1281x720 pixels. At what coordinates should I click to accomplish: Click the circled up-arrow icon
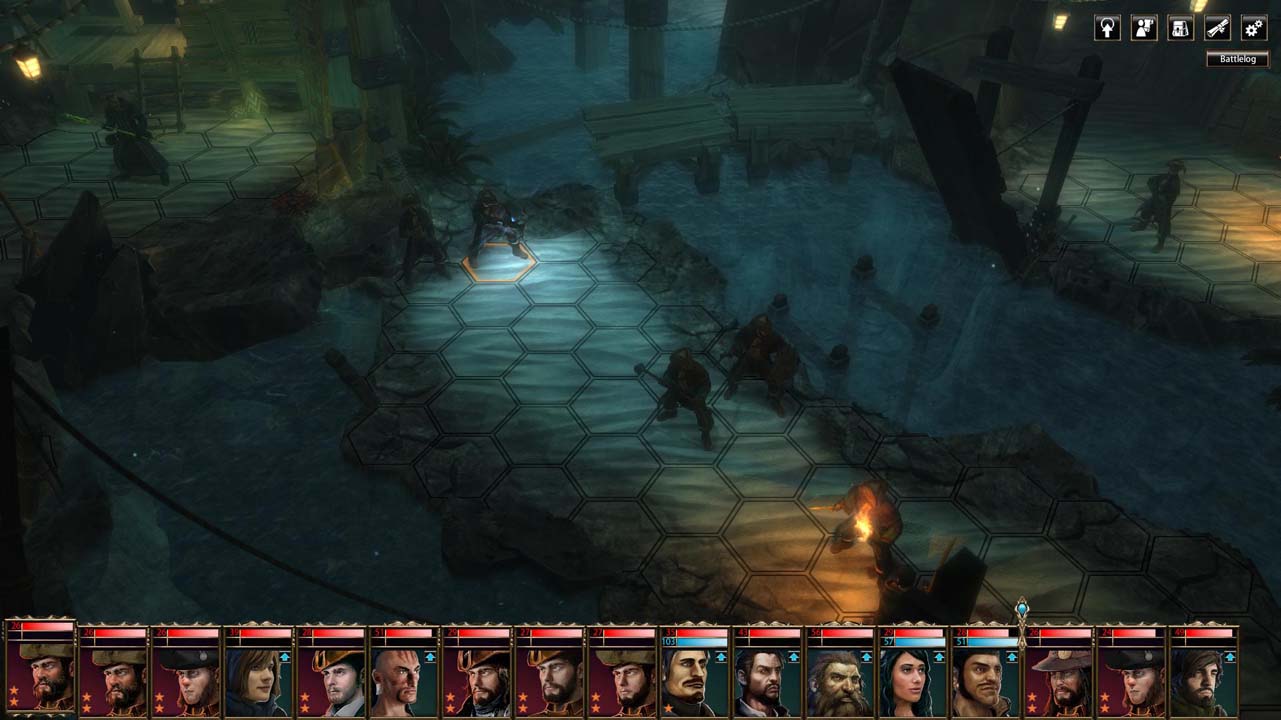click(1107, 28)
